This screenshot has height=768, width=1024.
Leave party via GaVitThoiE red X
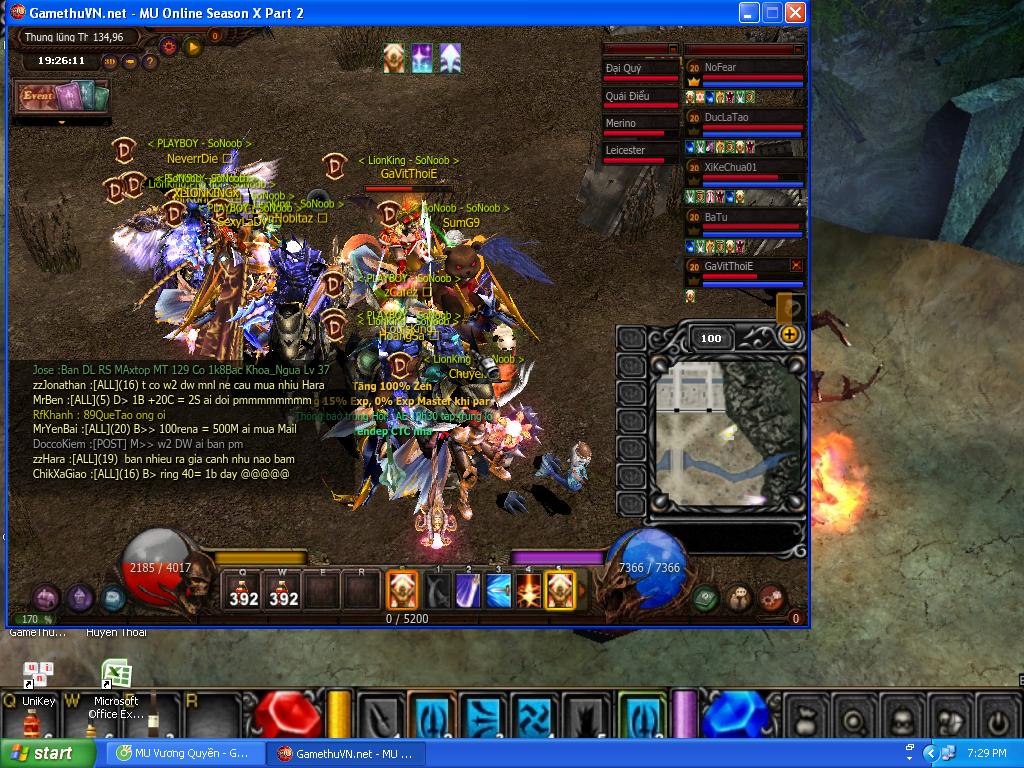point(796,266)
